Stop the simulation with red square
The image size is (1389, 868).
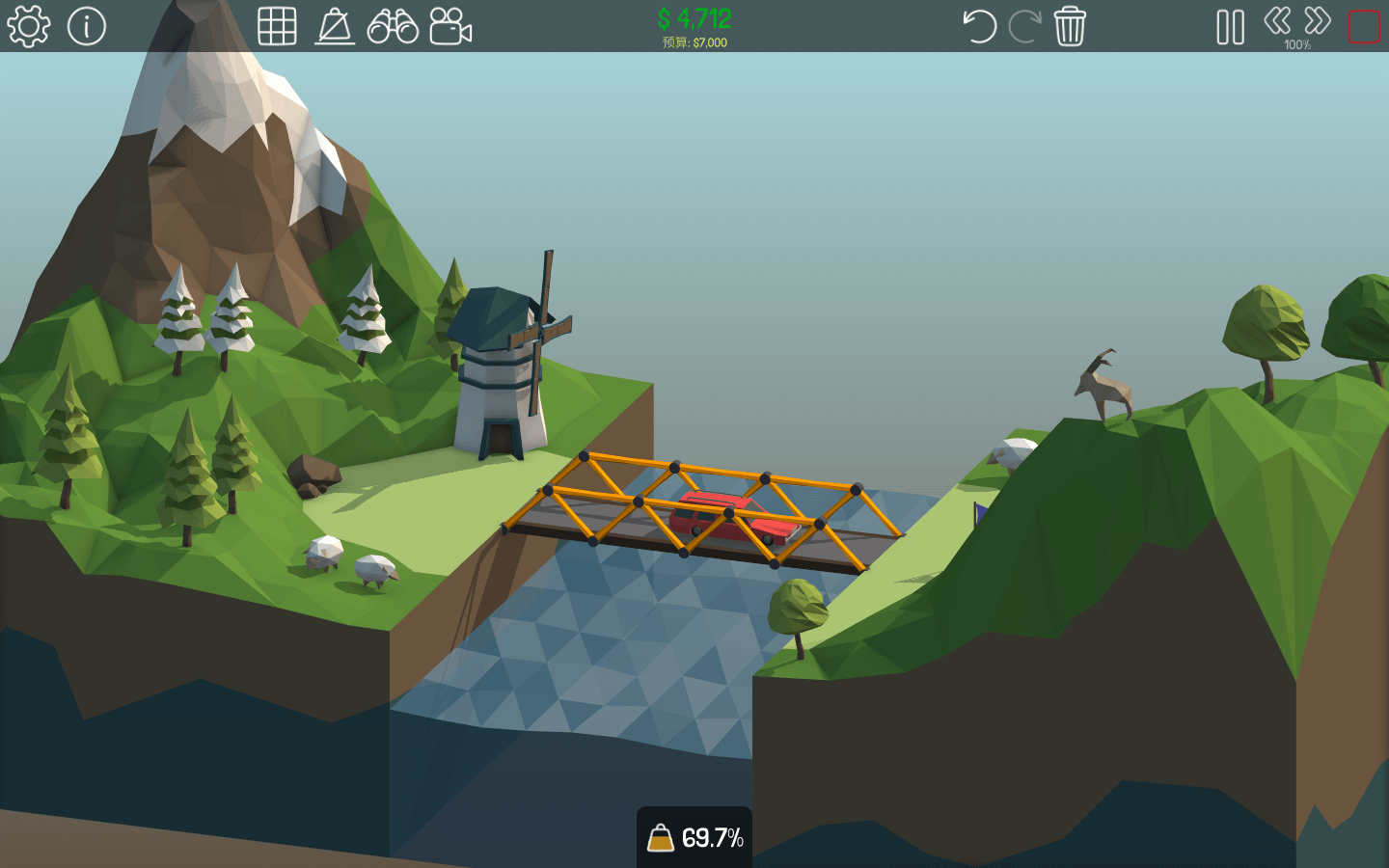[x=1364, y=27]
